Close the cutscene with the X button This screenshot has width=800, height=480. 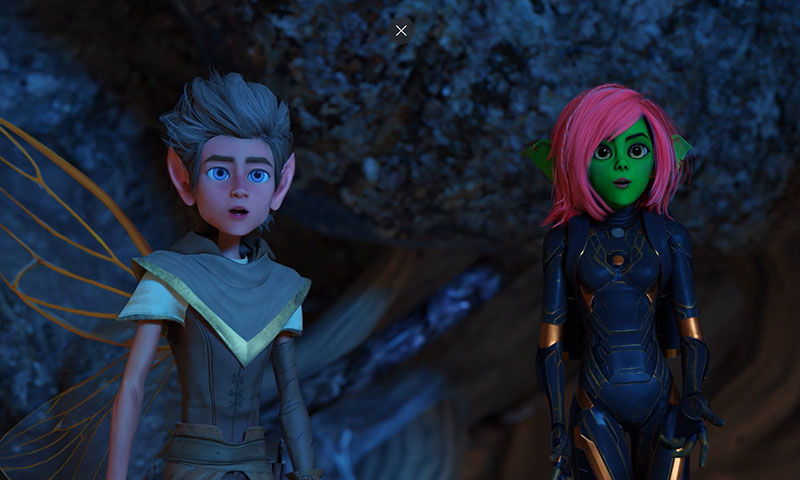(x=401, y=30)
